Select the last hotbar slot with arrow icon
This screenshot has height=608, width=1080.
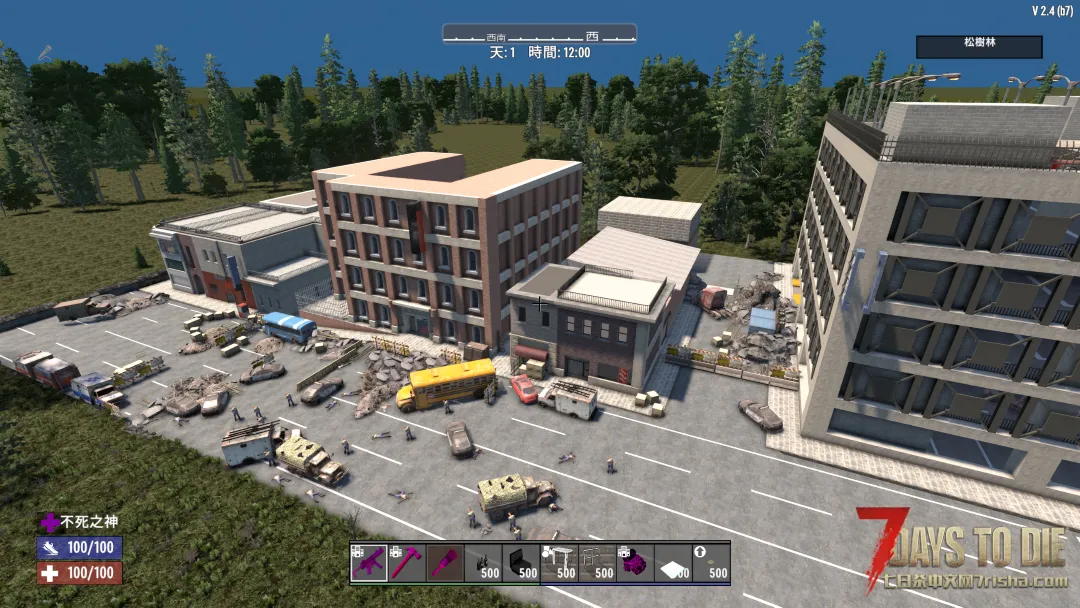[x=711, y=563]
